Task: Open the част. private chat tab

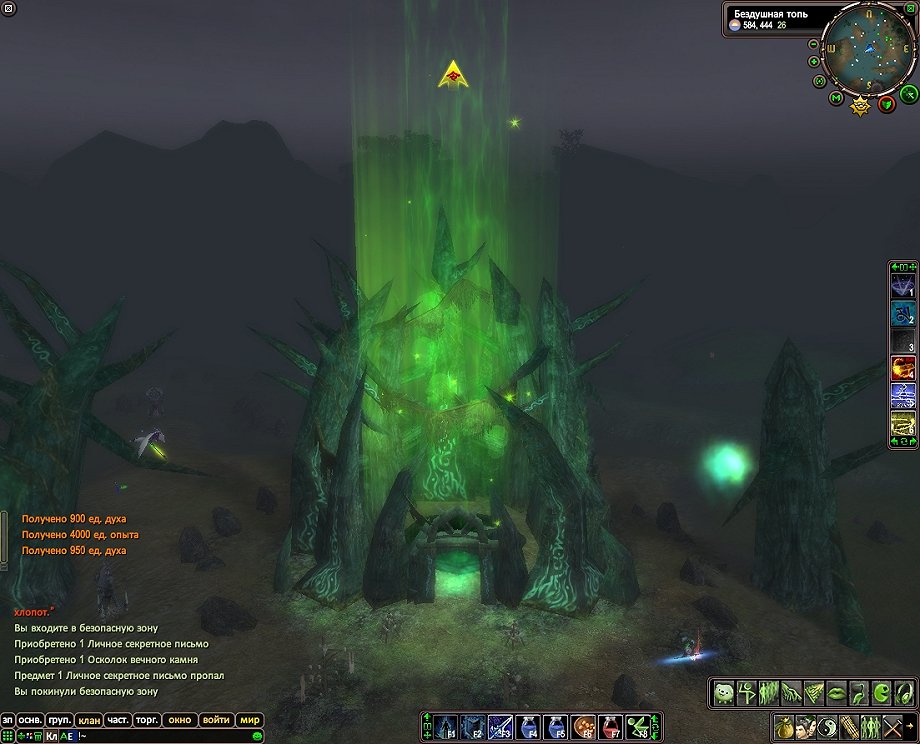Action: [118, 720]
